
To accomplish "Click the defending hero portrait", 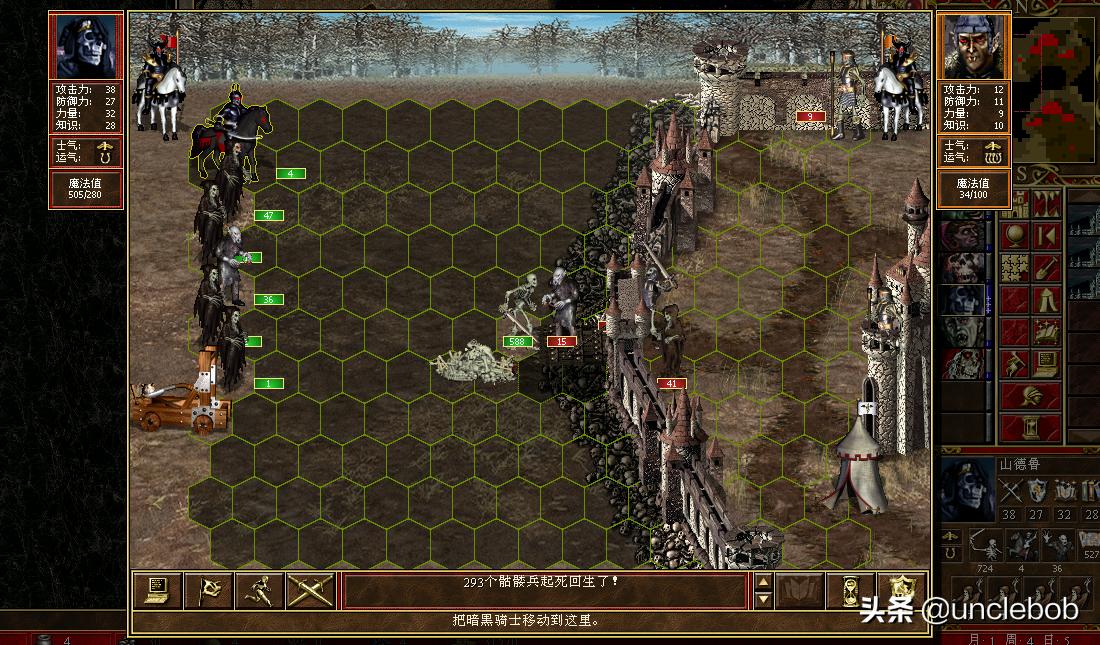I will pos(973,46).
